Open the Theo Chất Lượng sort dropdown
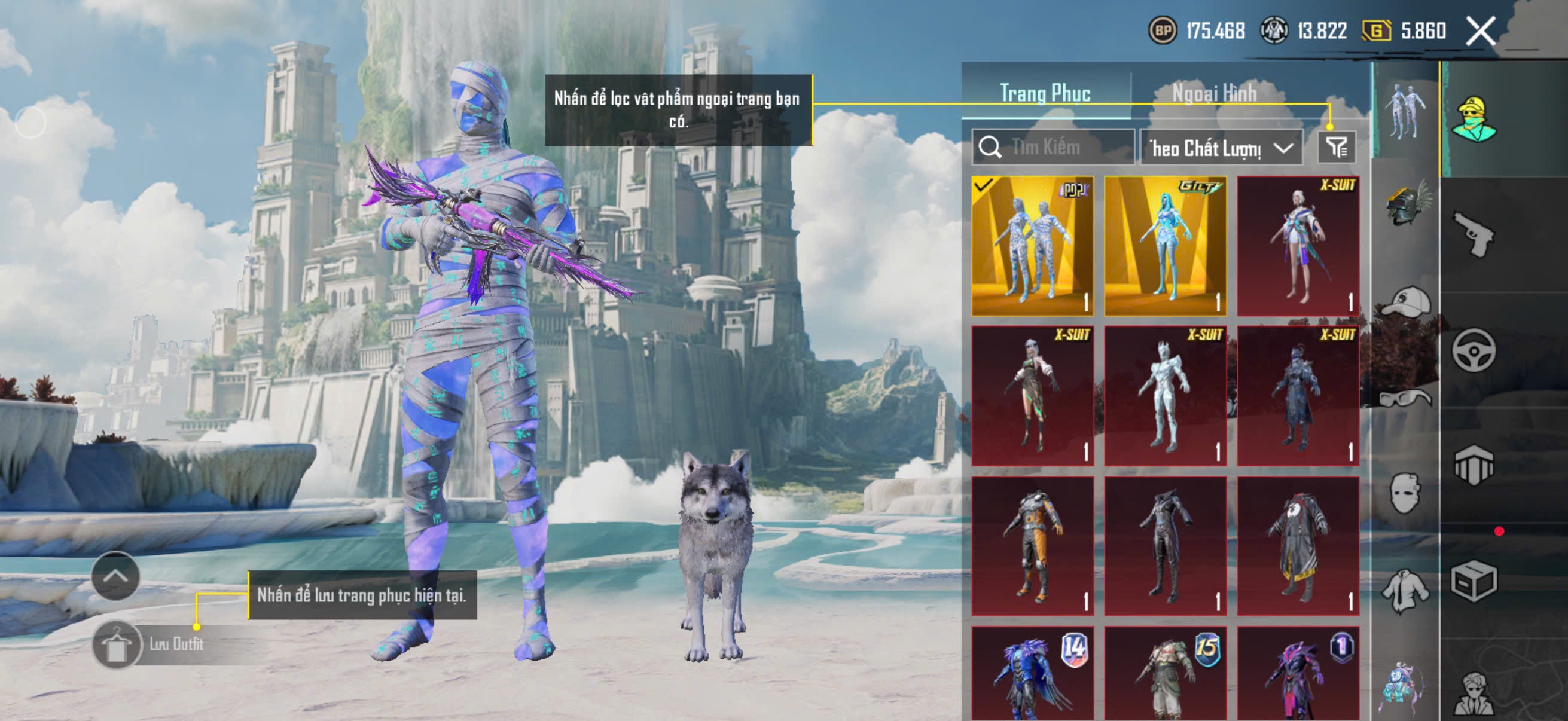This screenshot has height=721, width=1568. (x=1221, y=148)
